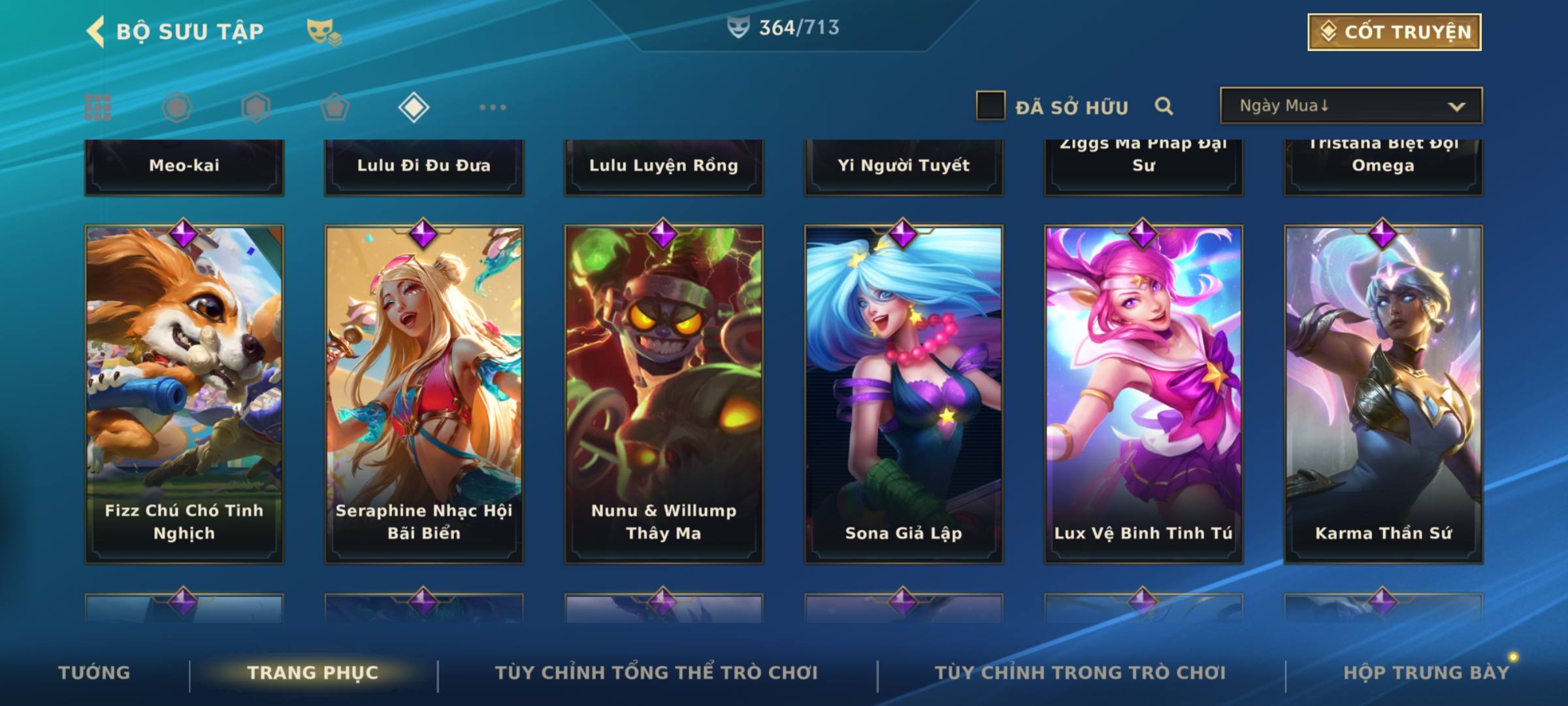The height and width of the screenshot is (706, 1568).
Task: Select the Fizz Chú Chó Tinh Nghịch skin
Action: (184, 394)
